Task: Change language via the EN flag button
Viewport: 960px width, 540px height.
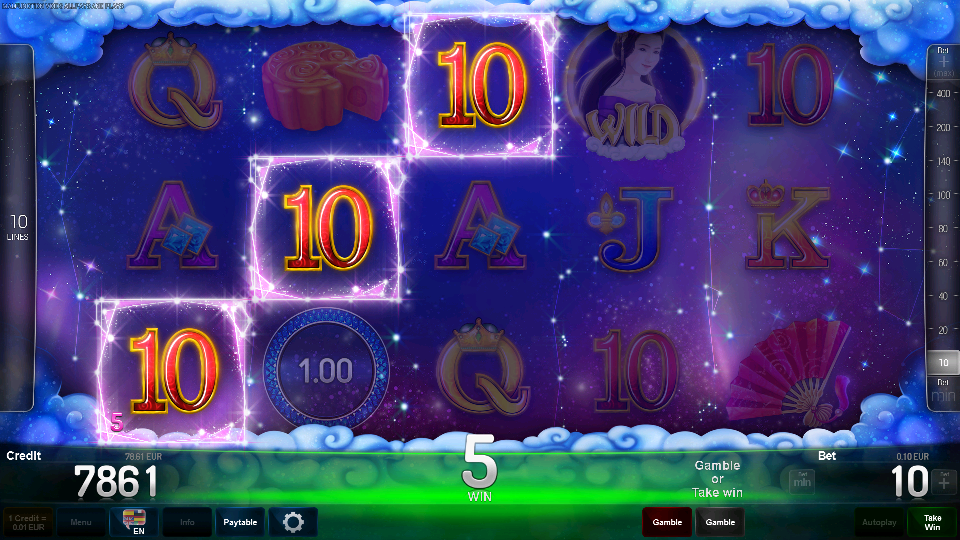Action: pyautogui.click(x=134, y=522)
